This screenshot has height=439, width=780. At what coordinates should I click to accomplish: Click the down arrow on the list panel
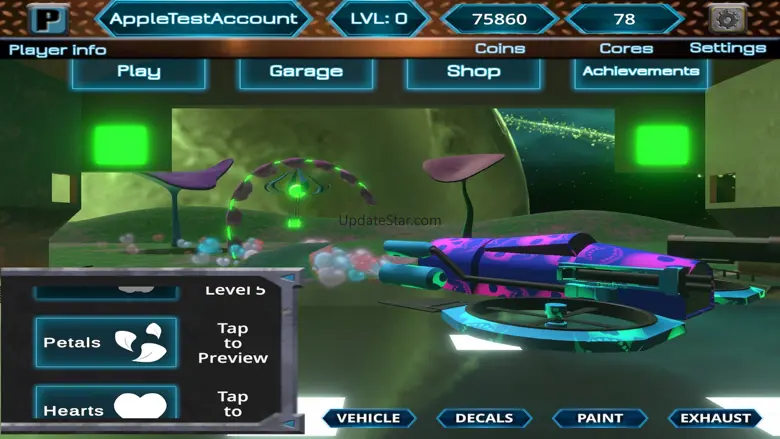(288, 424)
